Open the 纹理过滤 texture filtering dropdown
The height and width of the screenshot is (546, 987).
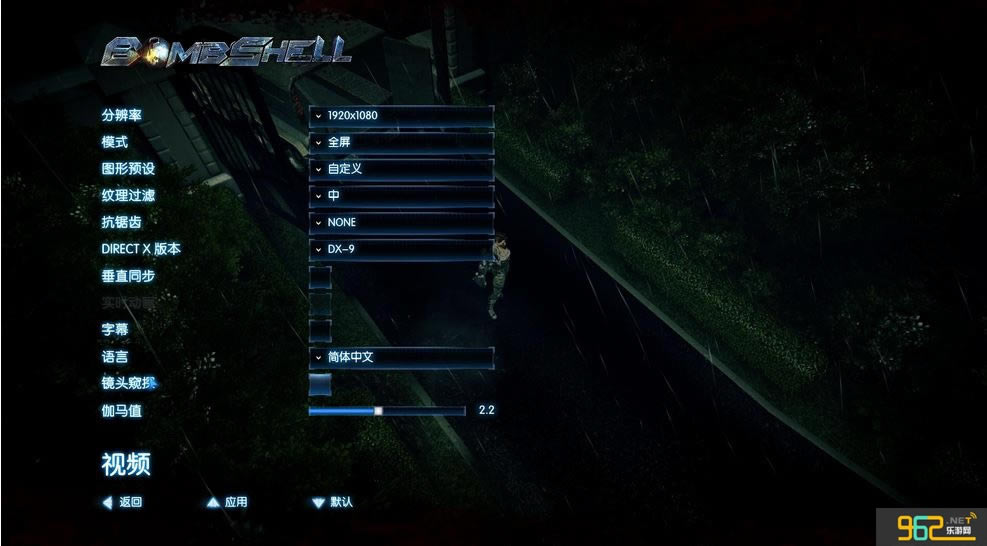click(x=401, y=196)
